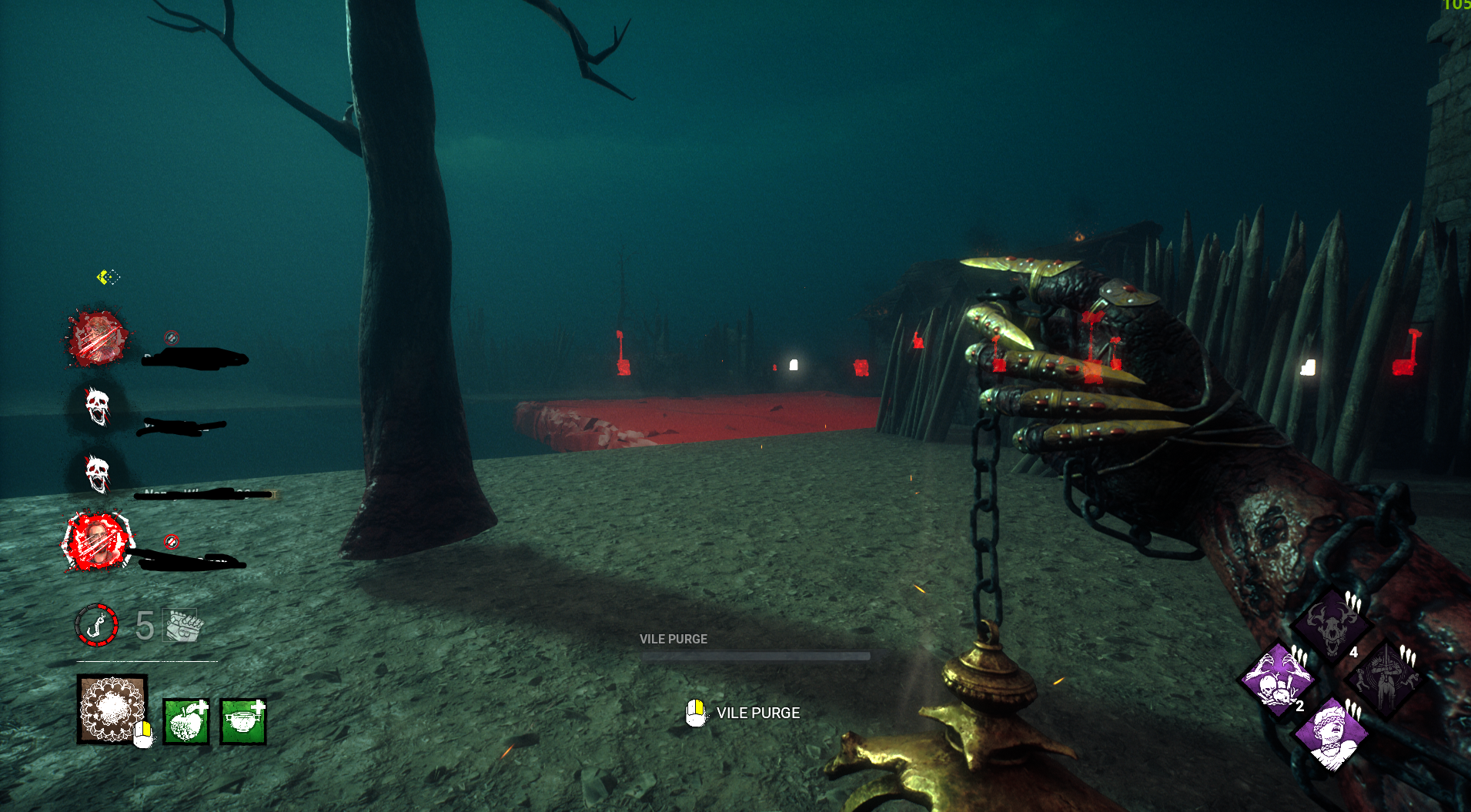The width and height of the screenshot is (1471, 812).
Task: Select the hook counter icon
Action: [x=96, y=624]
